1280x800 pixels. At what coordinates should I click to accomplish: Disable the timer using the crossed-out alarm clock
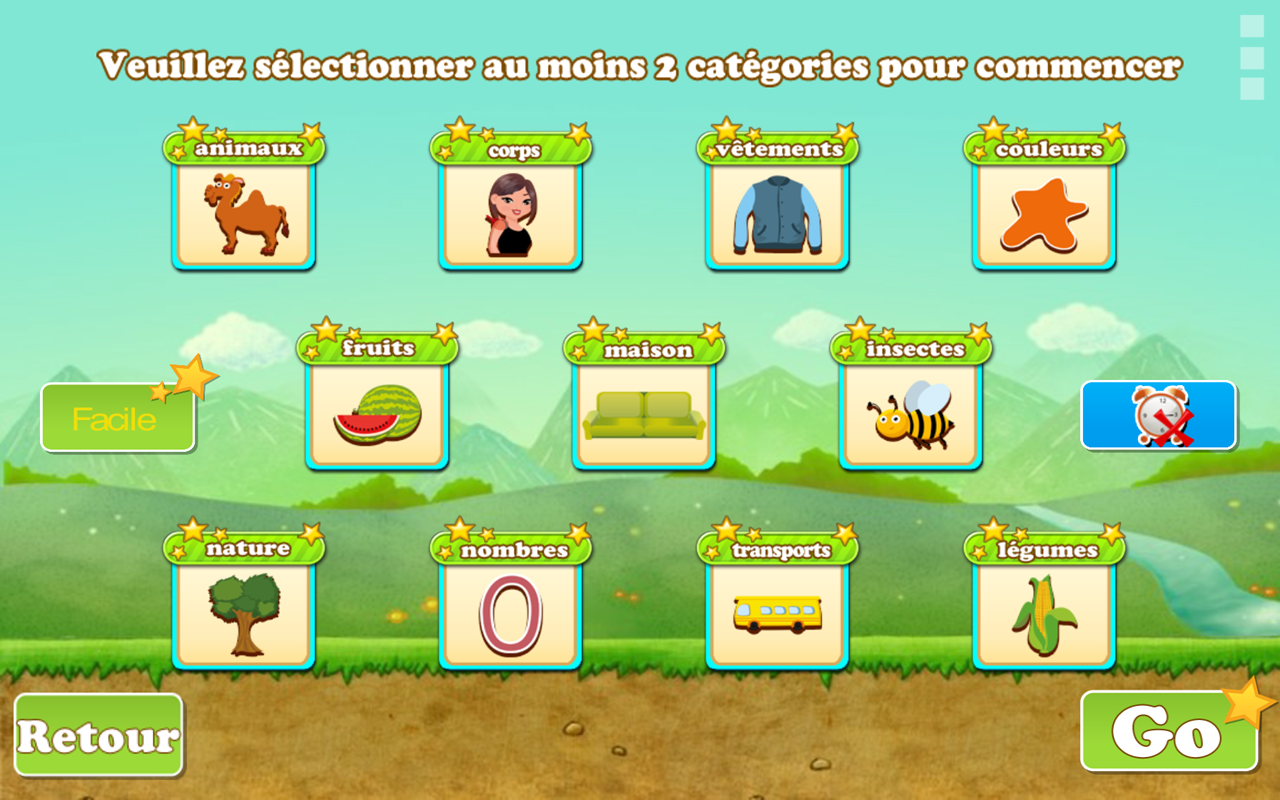1159,415
